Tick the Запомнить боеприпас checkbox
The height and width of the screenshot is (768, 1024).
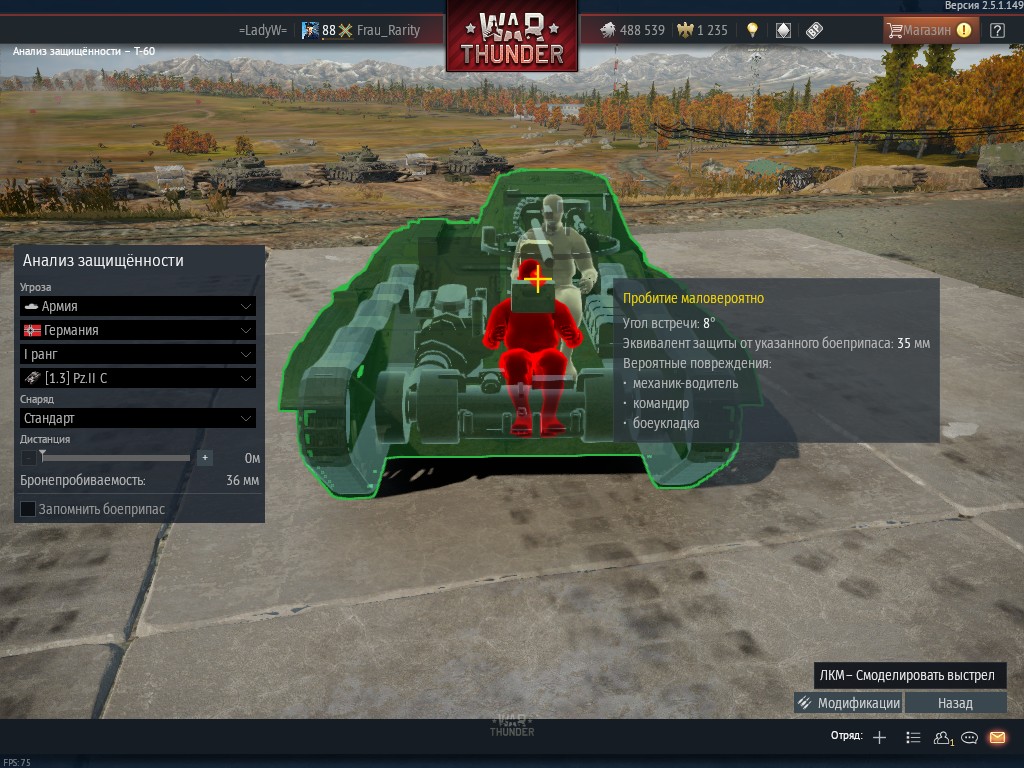28,509
